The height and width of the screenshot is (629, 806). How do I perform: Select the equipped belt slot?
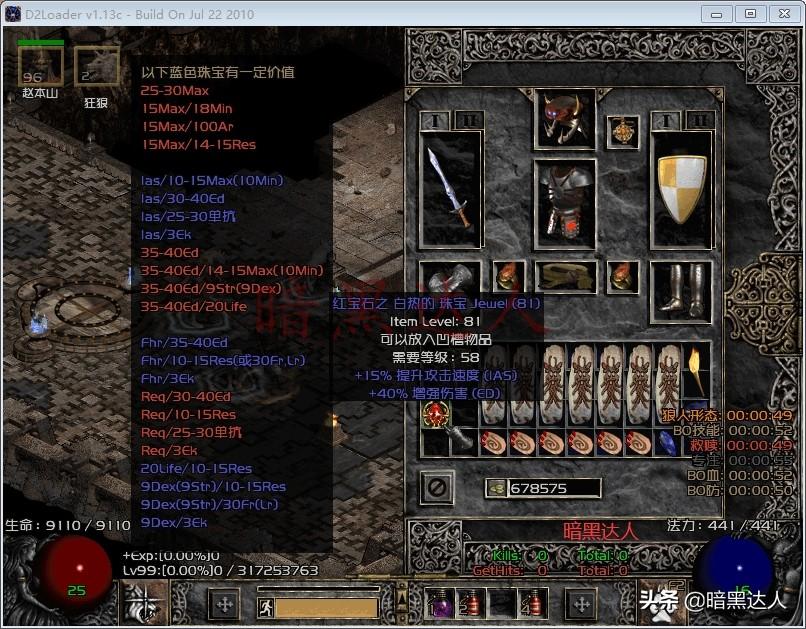(565, 276)
